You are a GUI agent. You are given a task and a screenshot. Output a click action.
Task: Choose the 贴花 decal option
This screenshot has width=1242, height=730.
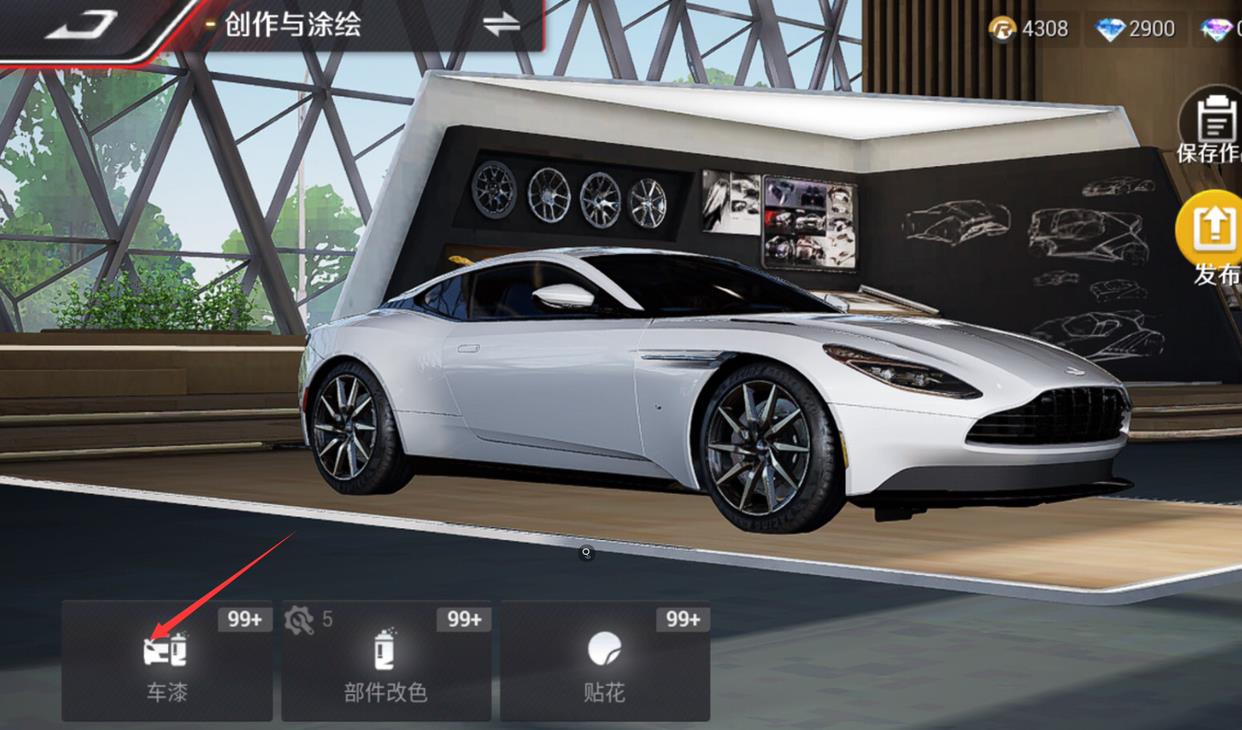pos(605,661)
